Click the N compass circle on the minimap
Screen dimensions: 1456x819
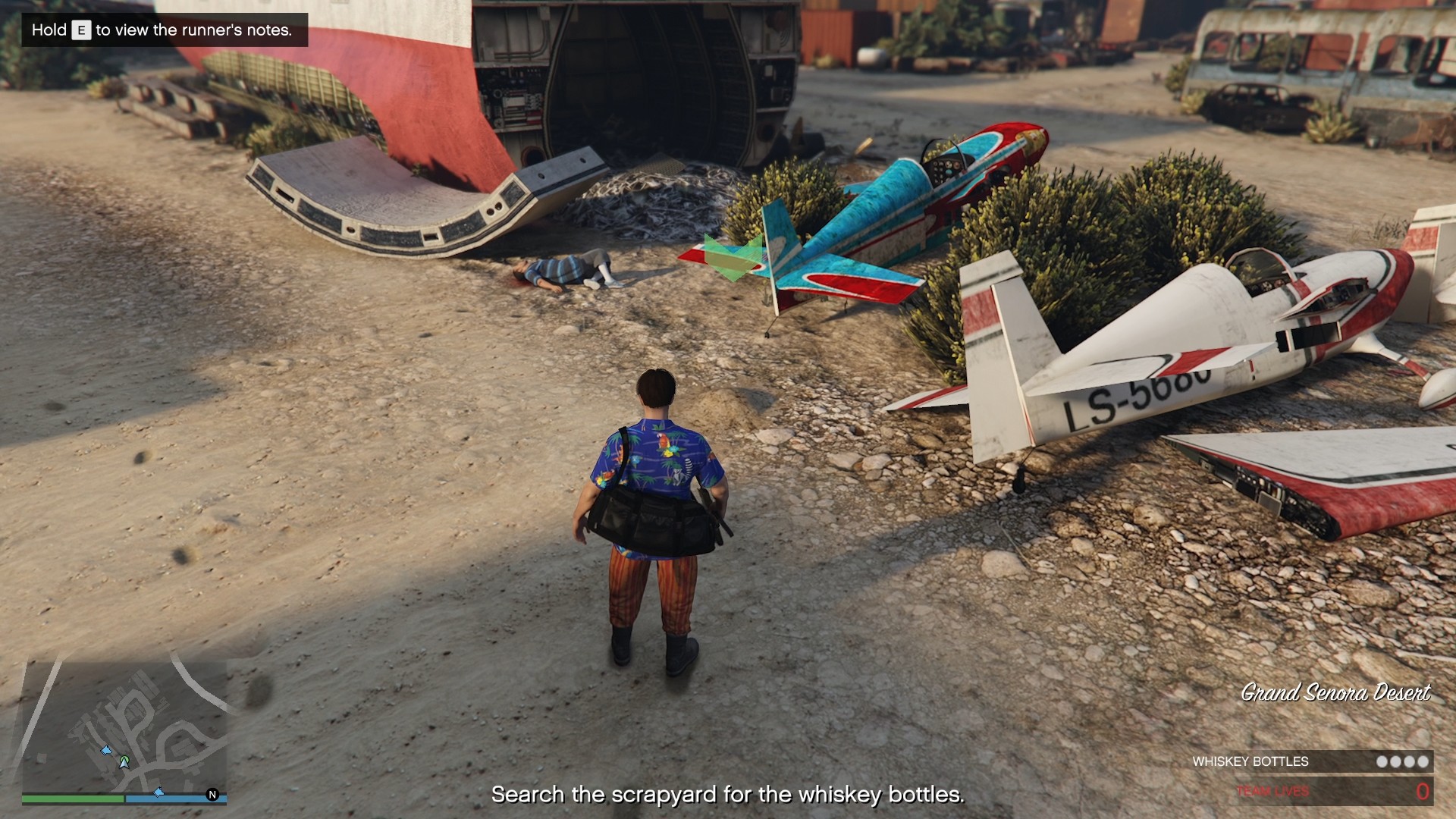click(x=212, y=795)
